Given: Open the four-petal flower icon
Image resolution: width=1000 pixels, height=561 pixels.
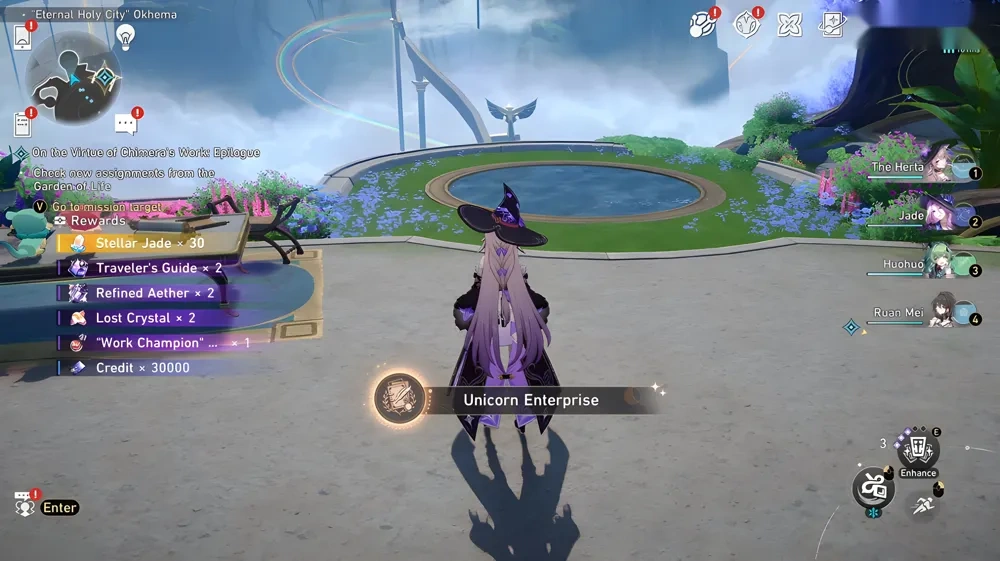Looking at the screenshot, I should pos(790,24).
